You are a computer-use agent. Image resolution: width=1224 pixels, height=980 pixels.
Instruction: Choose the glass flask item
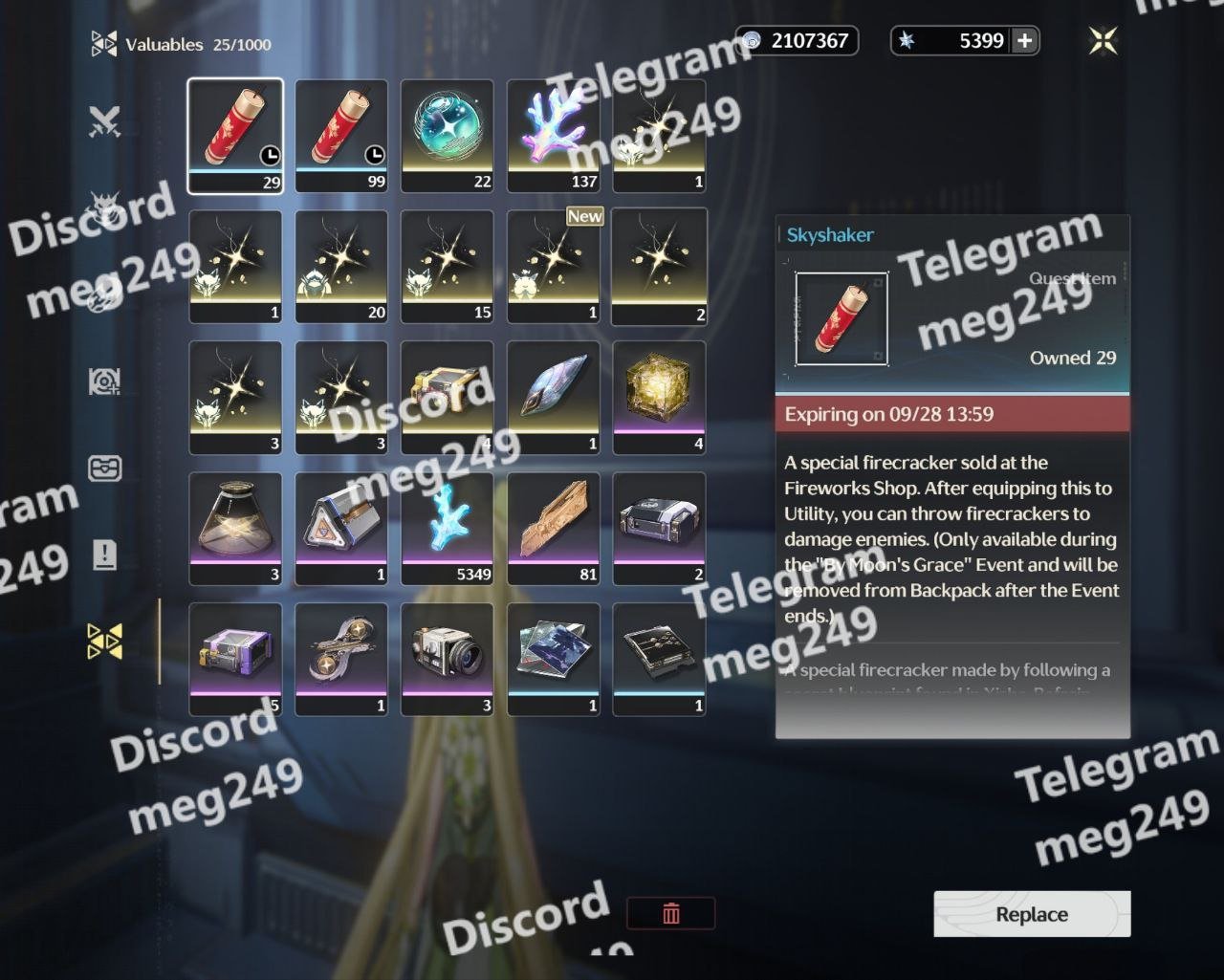coord(235,529)
